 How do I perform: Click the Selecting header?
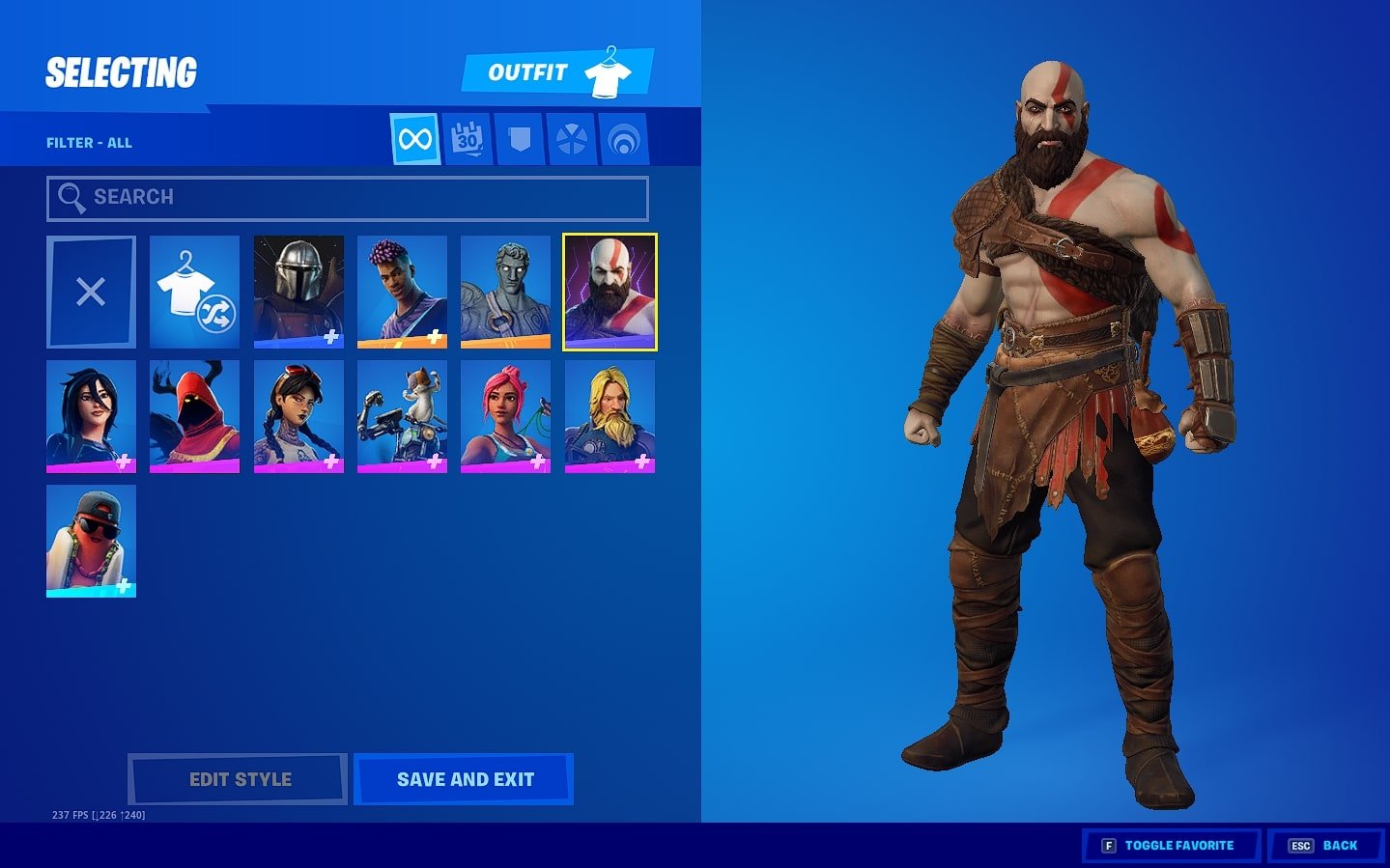[120, 70]
